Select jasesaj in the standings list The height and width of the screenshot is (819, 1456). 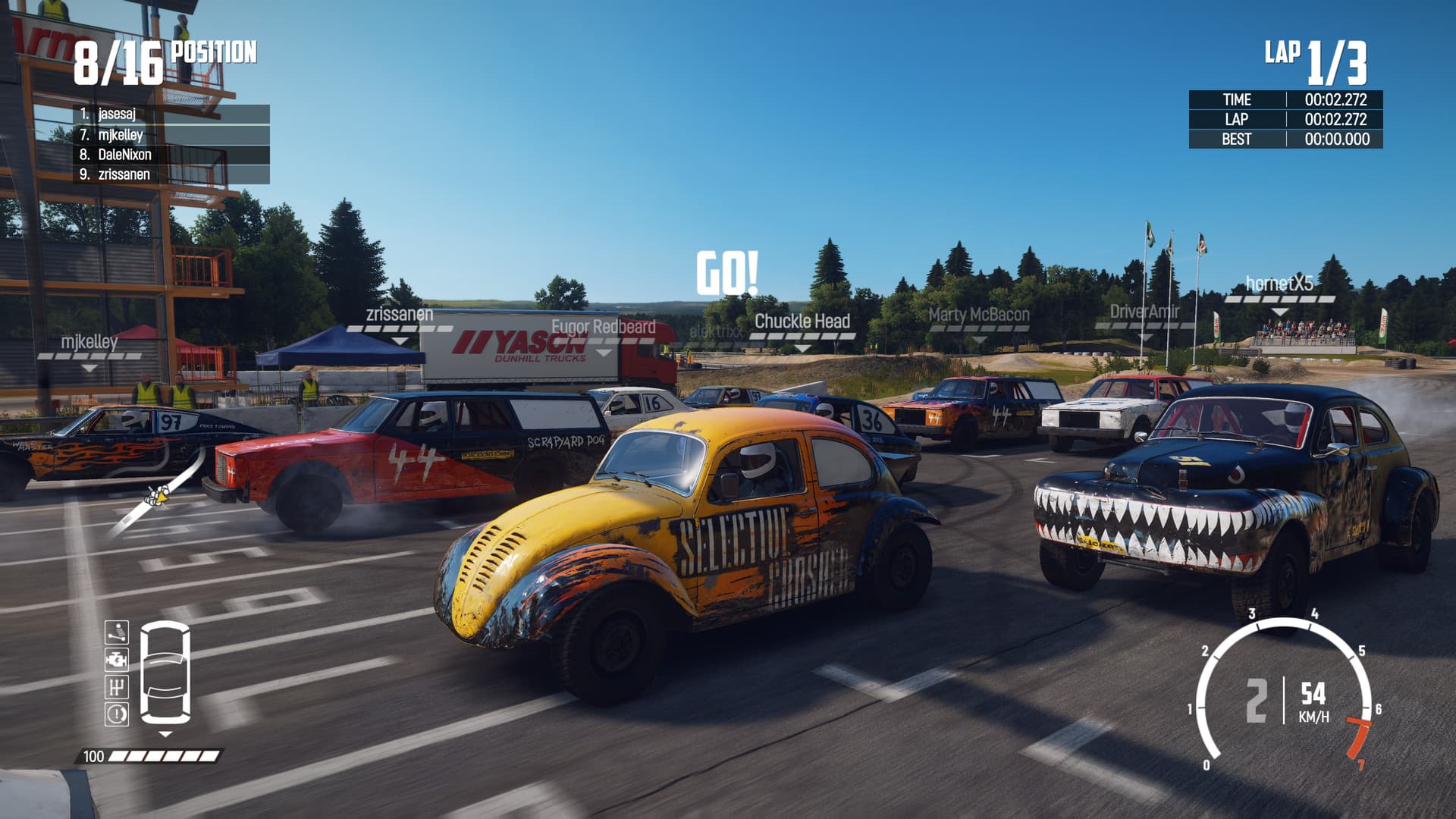click(171, 115)
